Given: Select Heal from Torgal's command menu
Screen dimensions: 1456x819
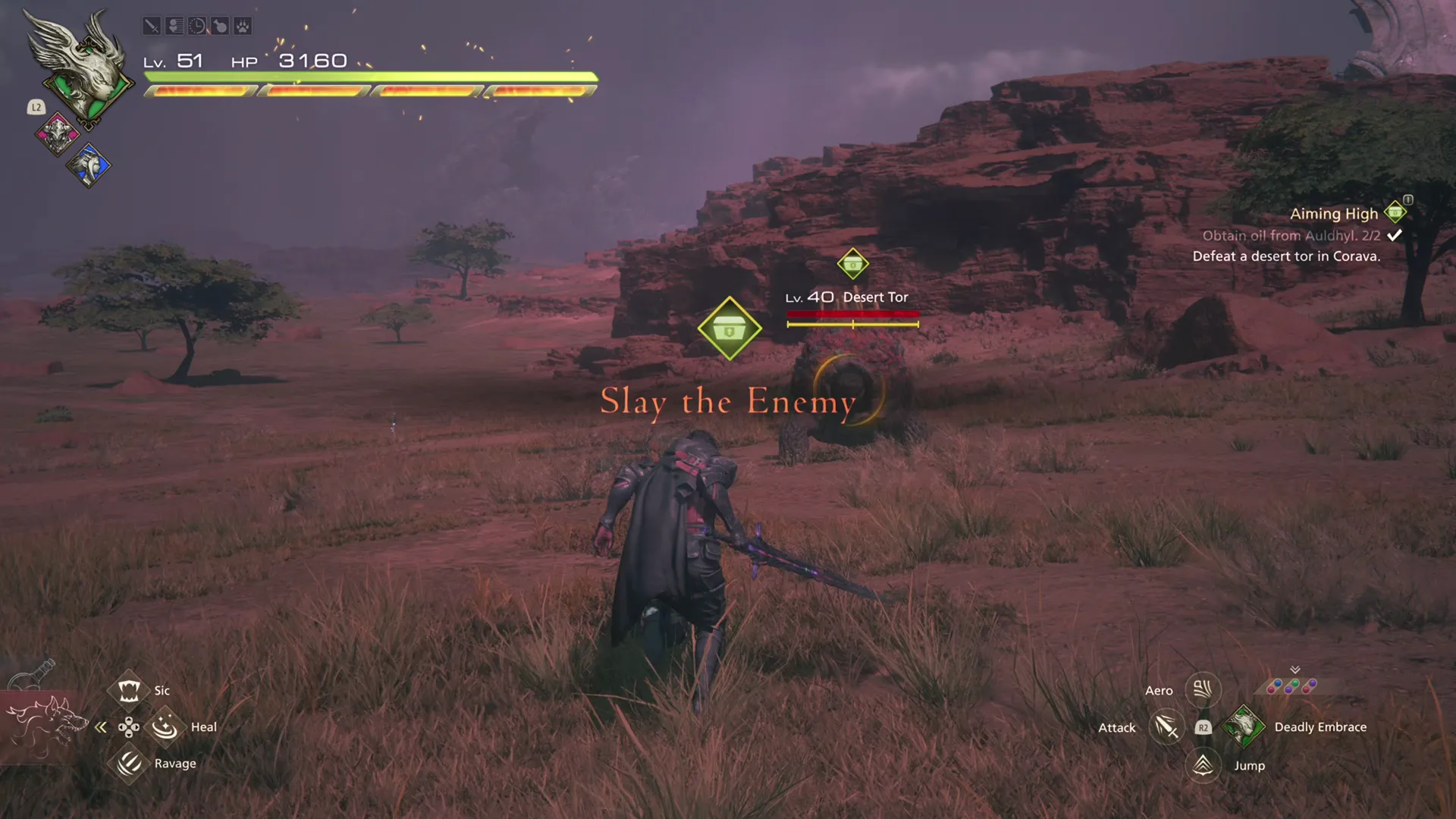Looking at the screenshot, I should click(x=165, y=726).
